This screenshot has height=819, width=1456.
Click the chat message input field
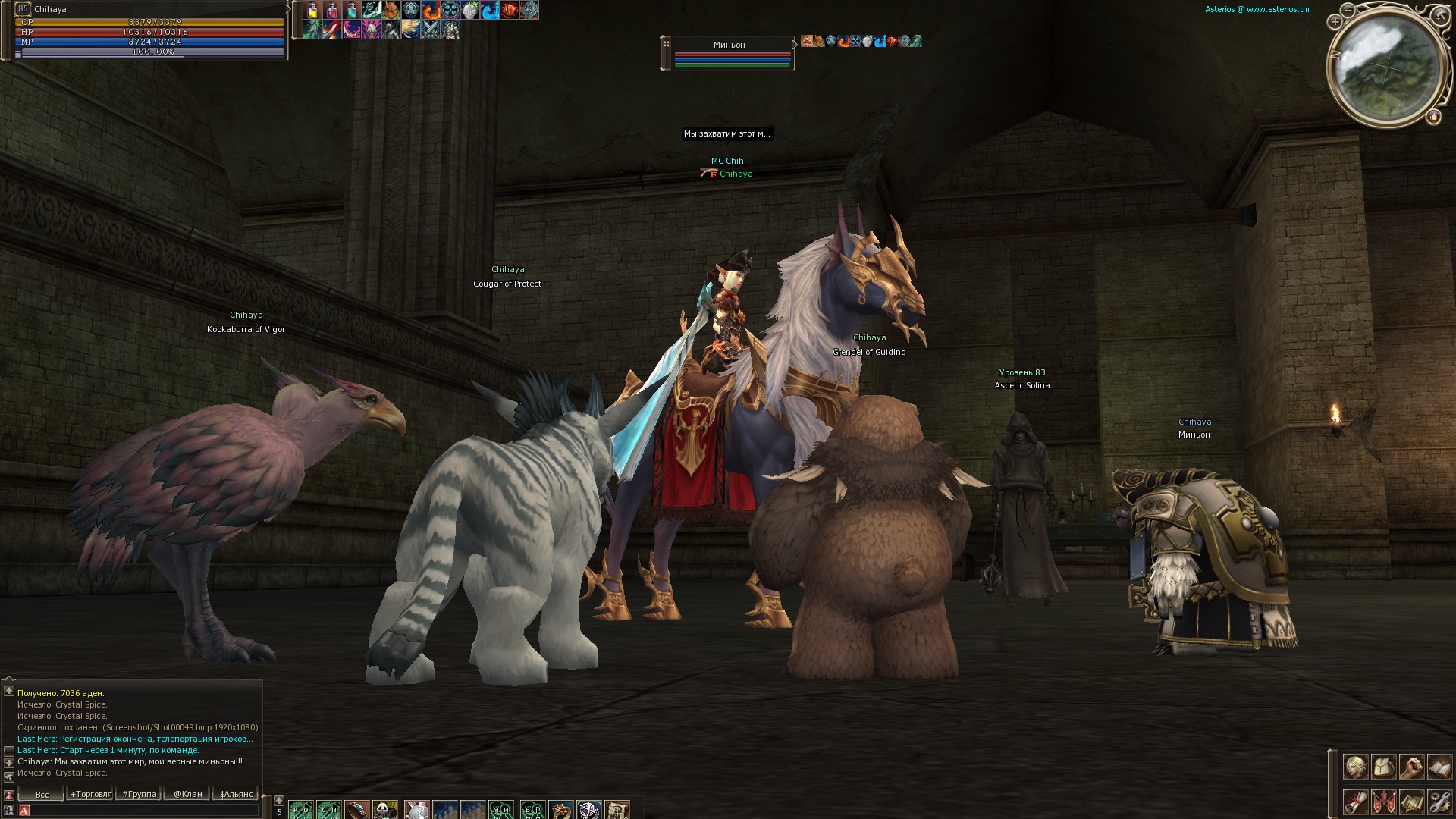coord(144,811)
